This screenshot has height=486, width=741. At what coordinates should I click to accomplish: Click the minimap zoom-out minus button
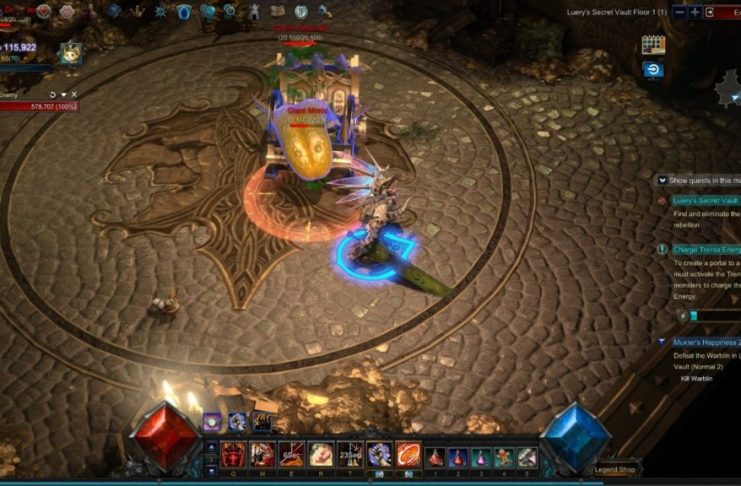tap(680, 12)
